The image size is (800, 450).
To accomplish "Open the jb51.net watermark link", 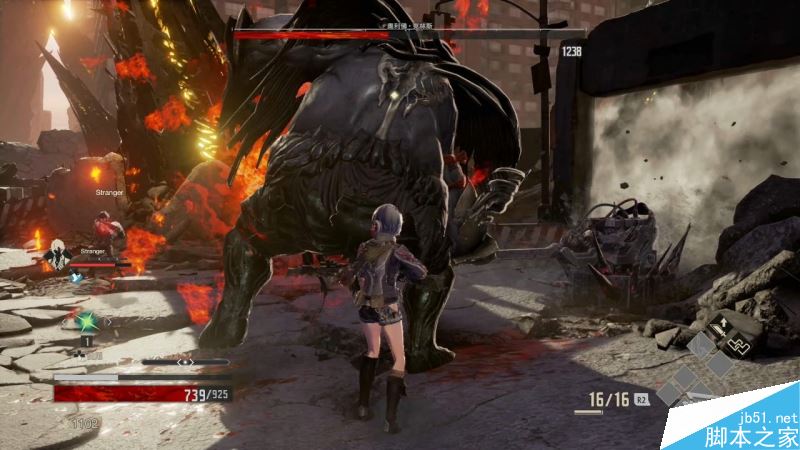I will pos(768,417).
